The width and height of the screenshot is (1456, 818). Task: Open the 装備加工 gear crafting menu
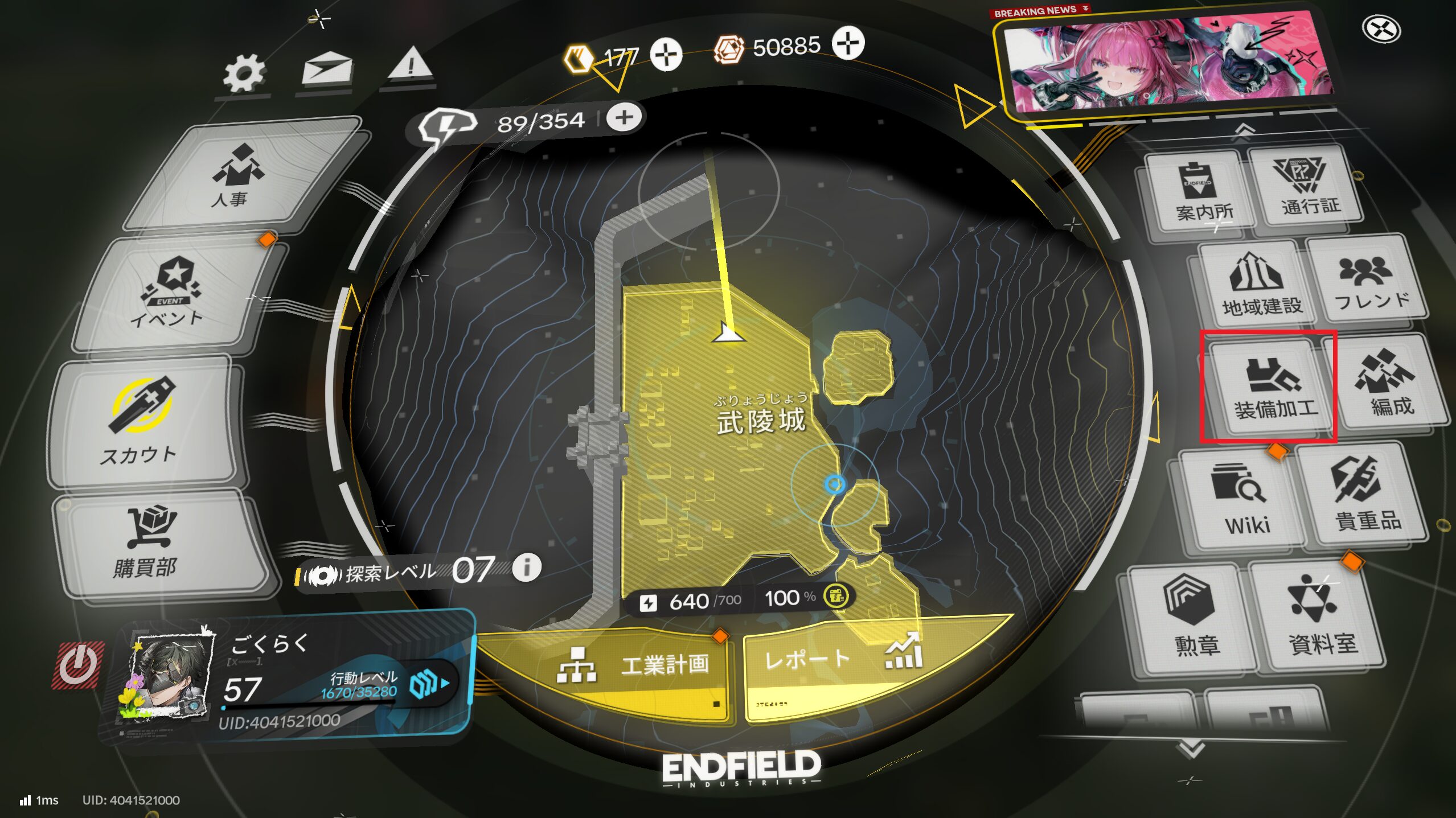coord(1271,388)
